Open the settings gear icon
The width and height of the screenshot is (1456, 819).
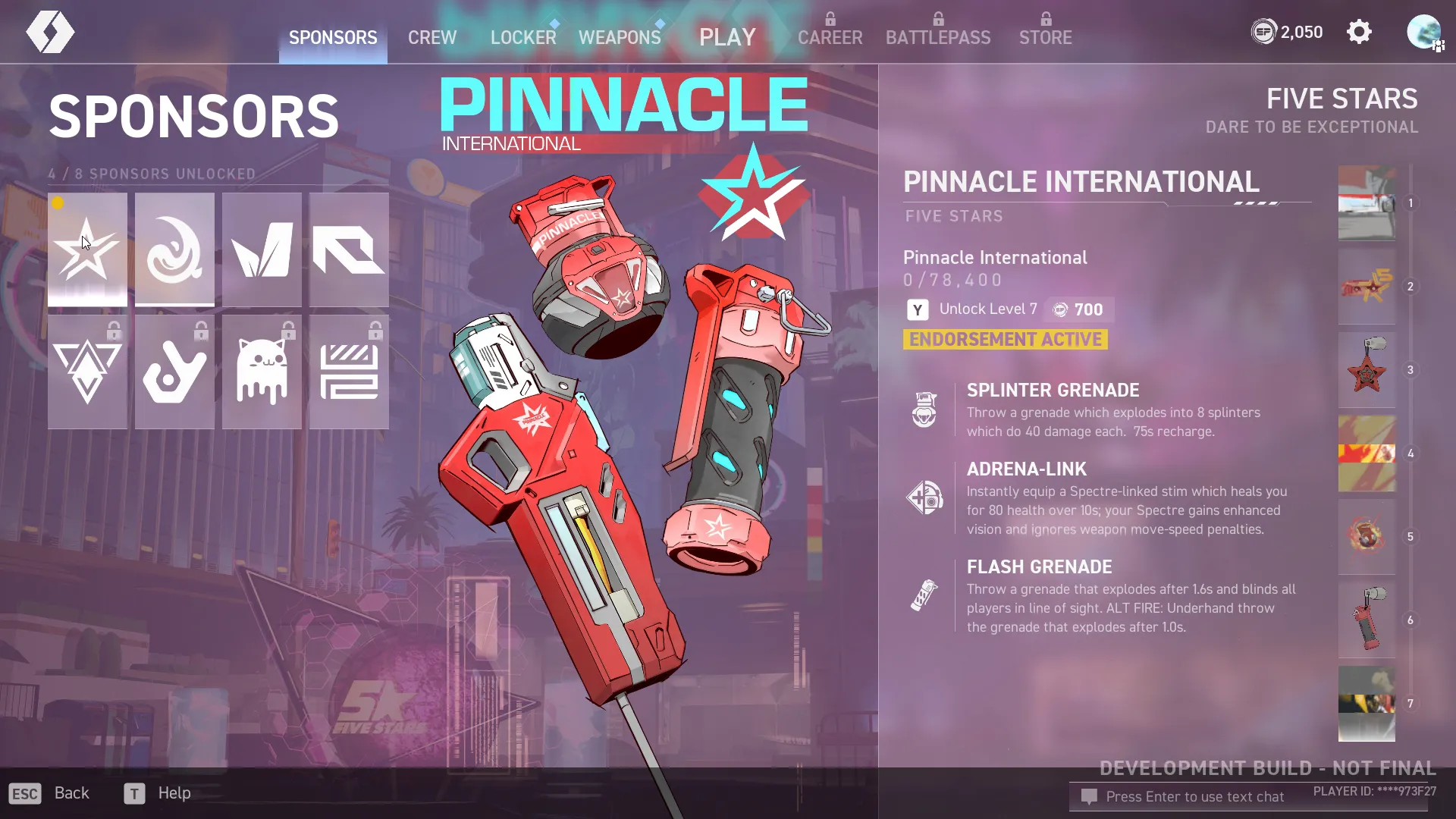1359,32
